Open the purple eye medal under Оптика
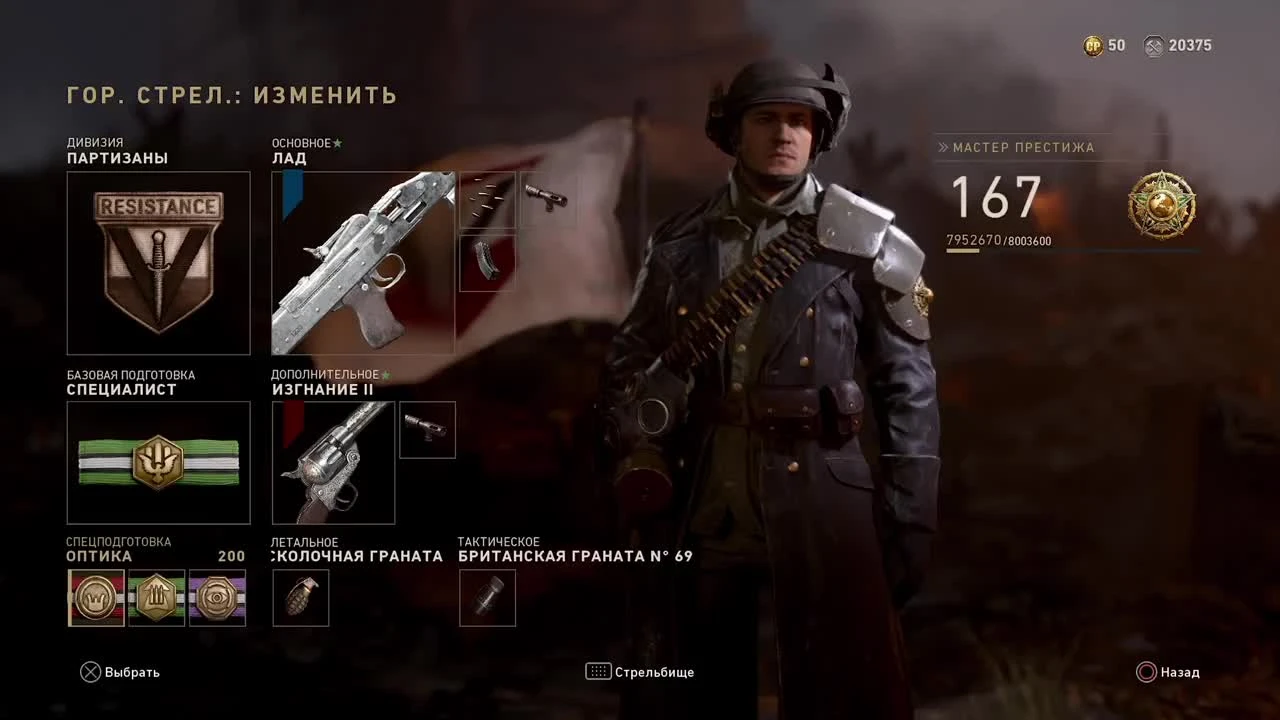The height and width of the screenshot is (720, 1280). pyautogui.click(x=217, y=597)
